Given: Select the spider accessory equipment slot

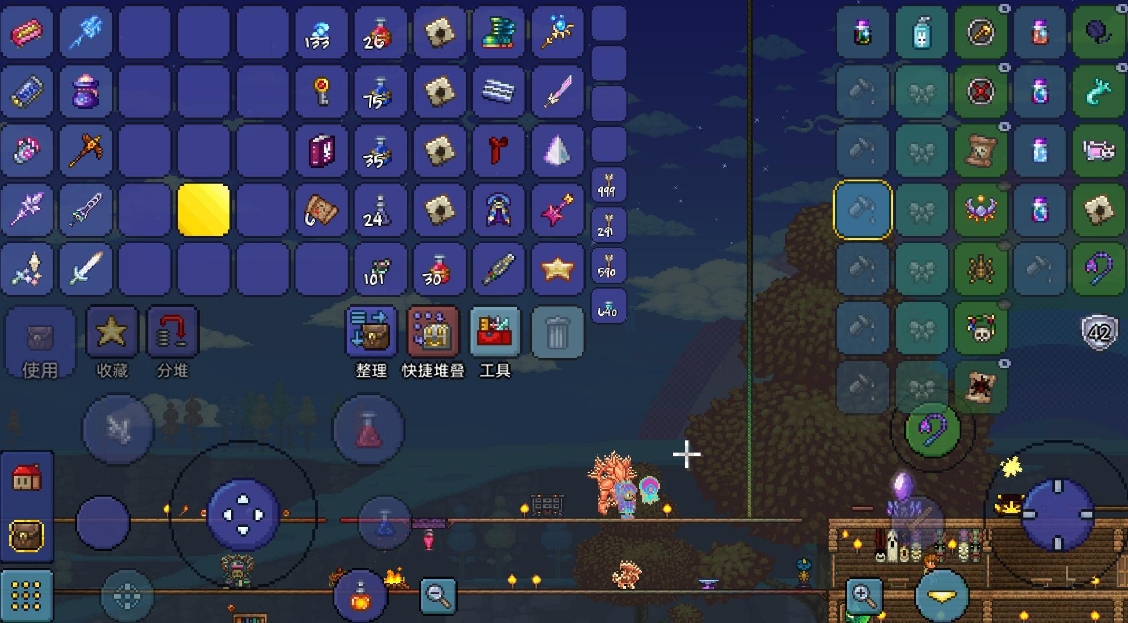Looking at the screenshot, I should tap(980, 269).
